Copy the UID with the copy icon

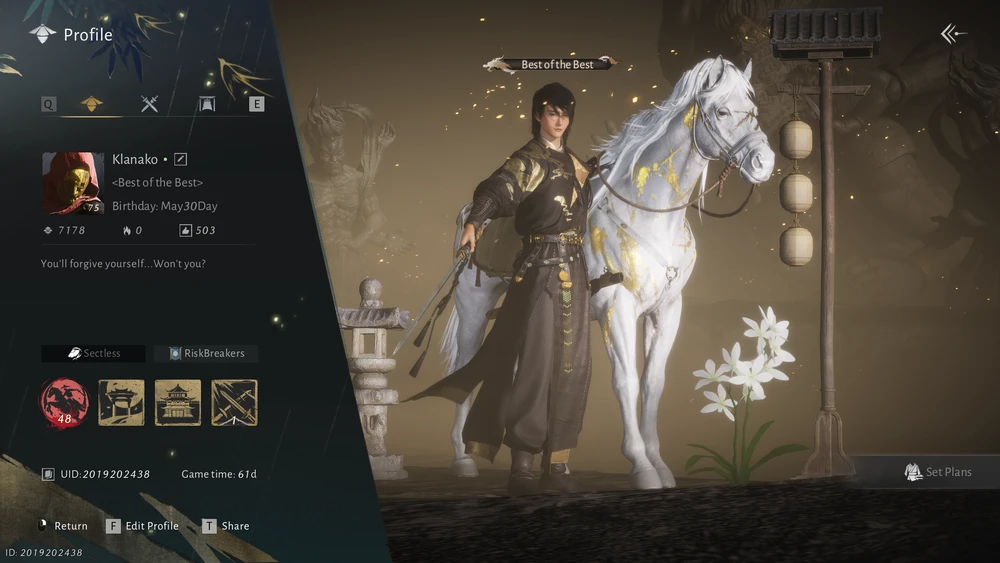[x=48, y=474]
